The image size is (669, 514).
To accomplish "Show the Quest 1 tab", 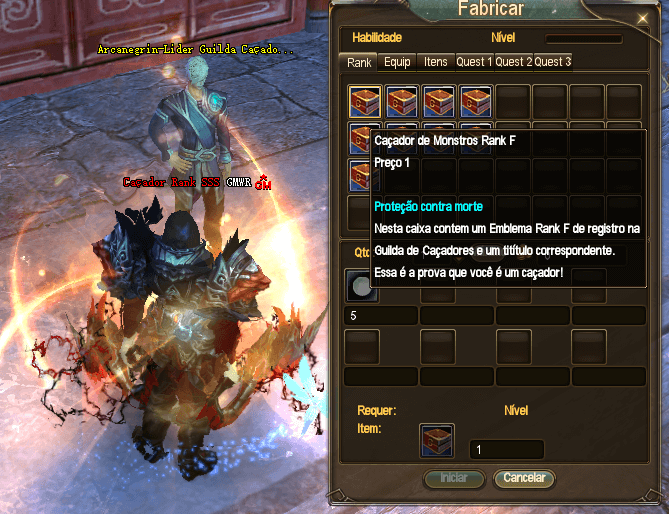I will (474, 62).
